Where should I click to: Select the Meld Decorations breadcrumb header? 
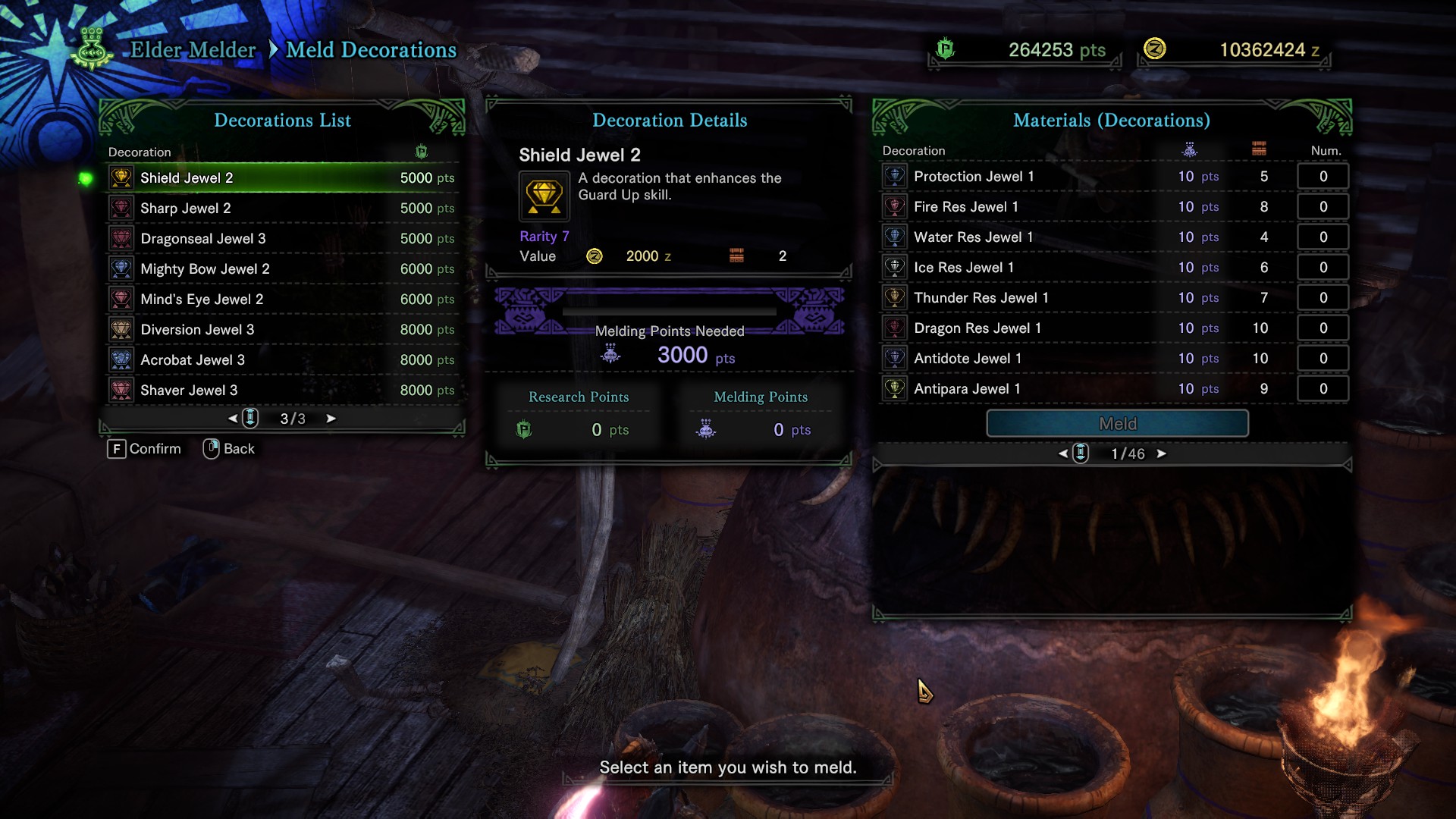pyautogui.click(x=370, y=50)
